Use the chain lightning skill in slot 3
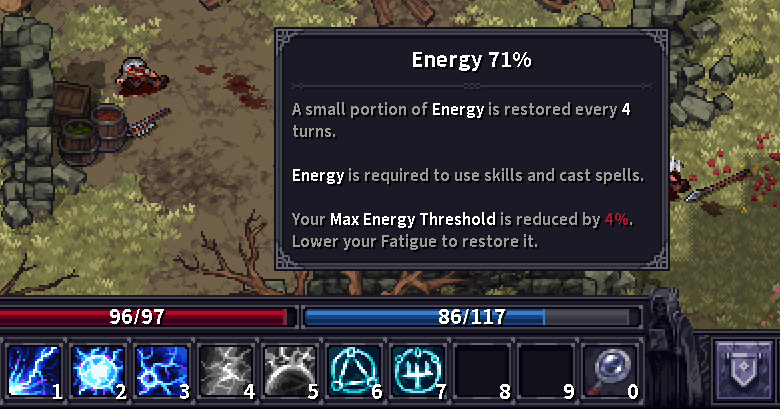 (161, 371)
